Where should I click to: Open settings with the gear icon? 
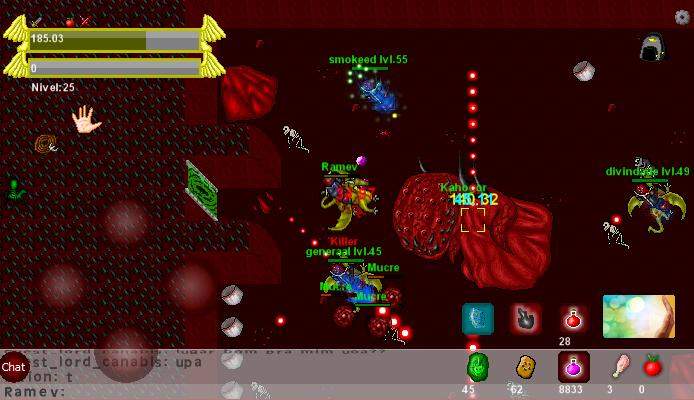[x=682, y=17]
